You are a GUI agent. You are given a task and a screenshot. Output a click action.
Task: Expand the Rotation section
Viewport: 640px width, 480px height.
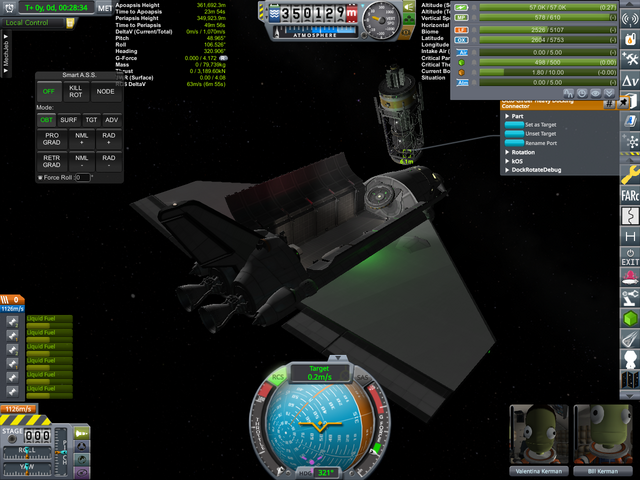[525, 152]
